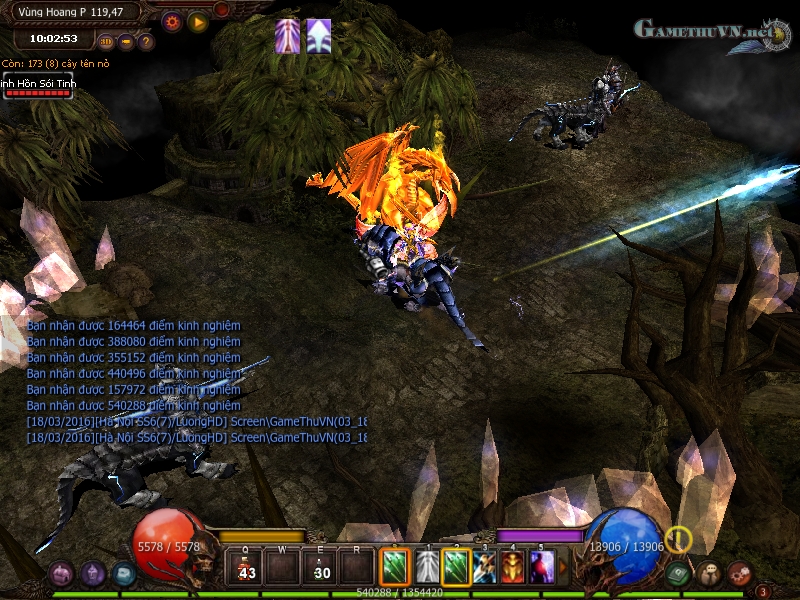Activate the white winged skill in slot 1

tap(427, 568)
